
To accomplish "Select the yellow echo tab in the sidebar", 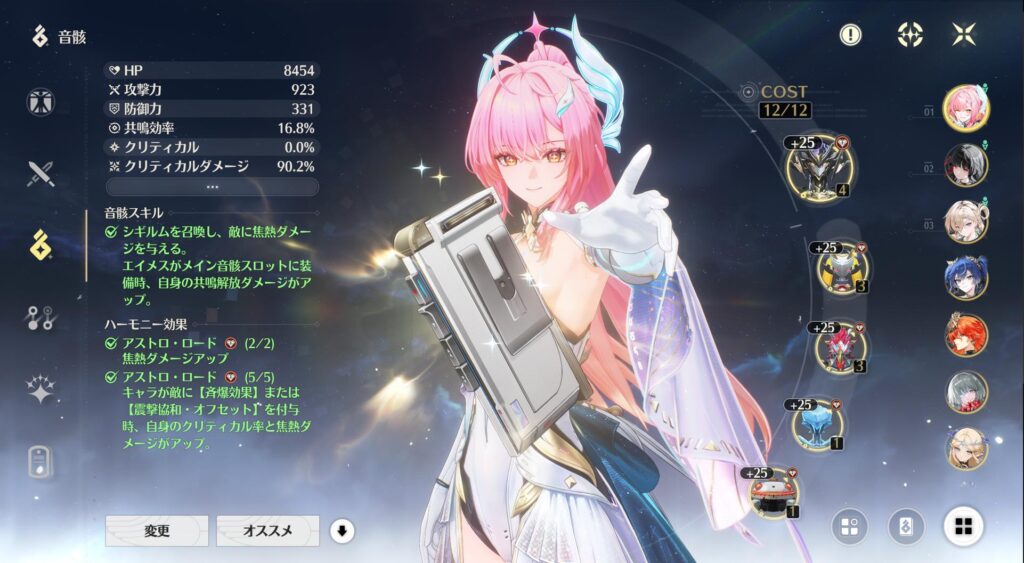I will tap(41, 245).
